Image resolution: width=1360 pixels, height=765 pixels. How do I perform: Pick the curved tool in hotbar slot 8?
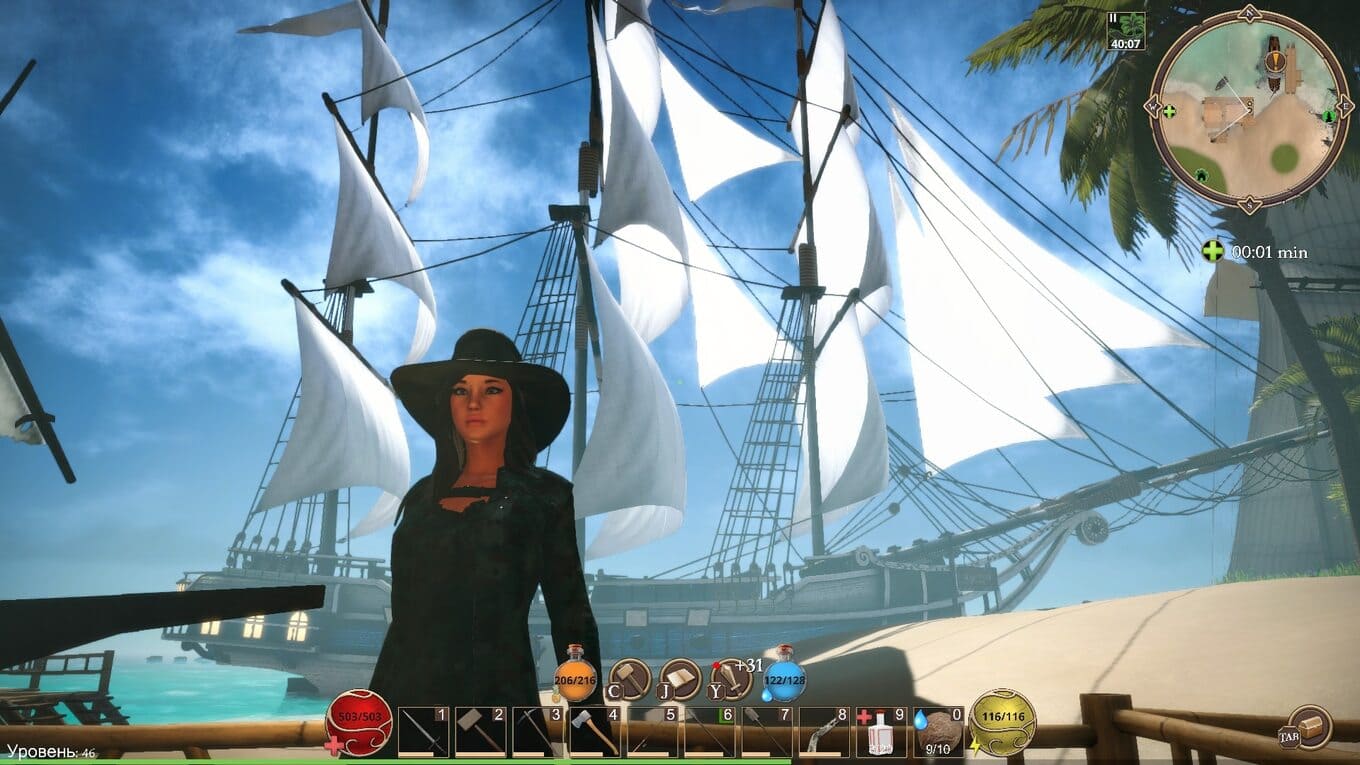(824, 732)
